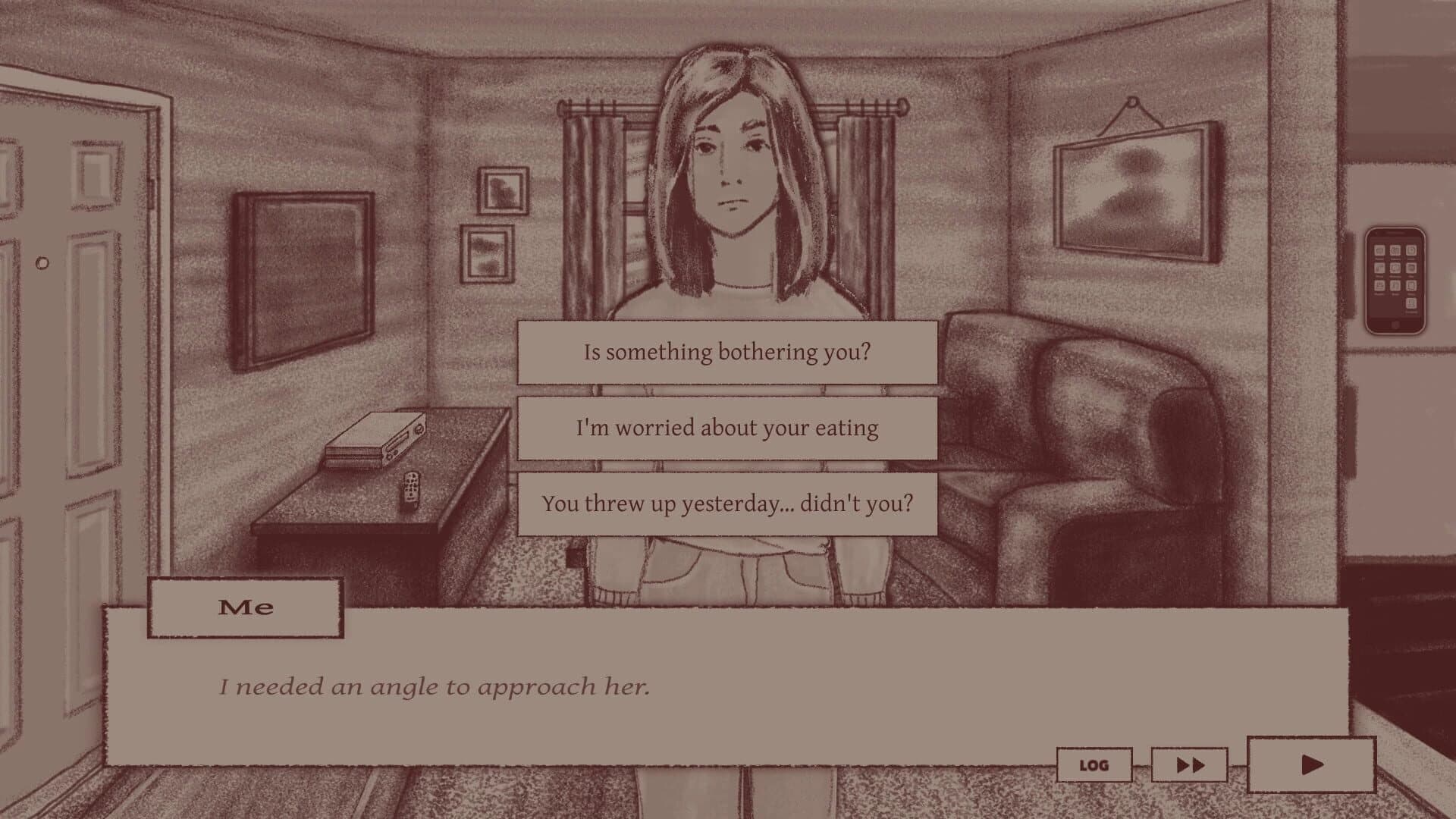This screenshot has width=1456, height=819.
Task: Choose "I'm worried about your eating"
Action: 726,427
